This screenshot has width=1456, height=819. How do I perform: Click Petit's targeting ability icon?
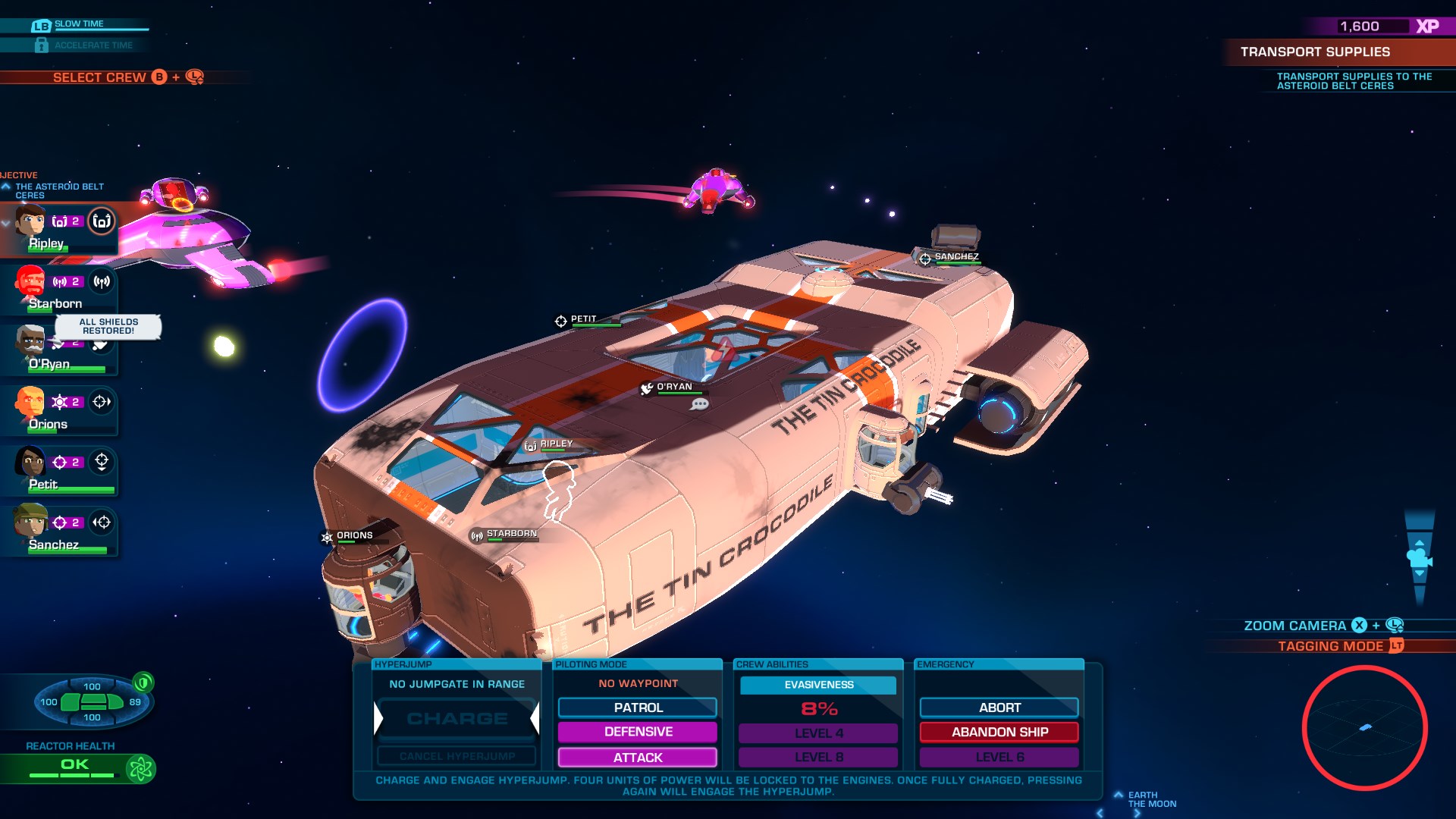tap(101, 463)
